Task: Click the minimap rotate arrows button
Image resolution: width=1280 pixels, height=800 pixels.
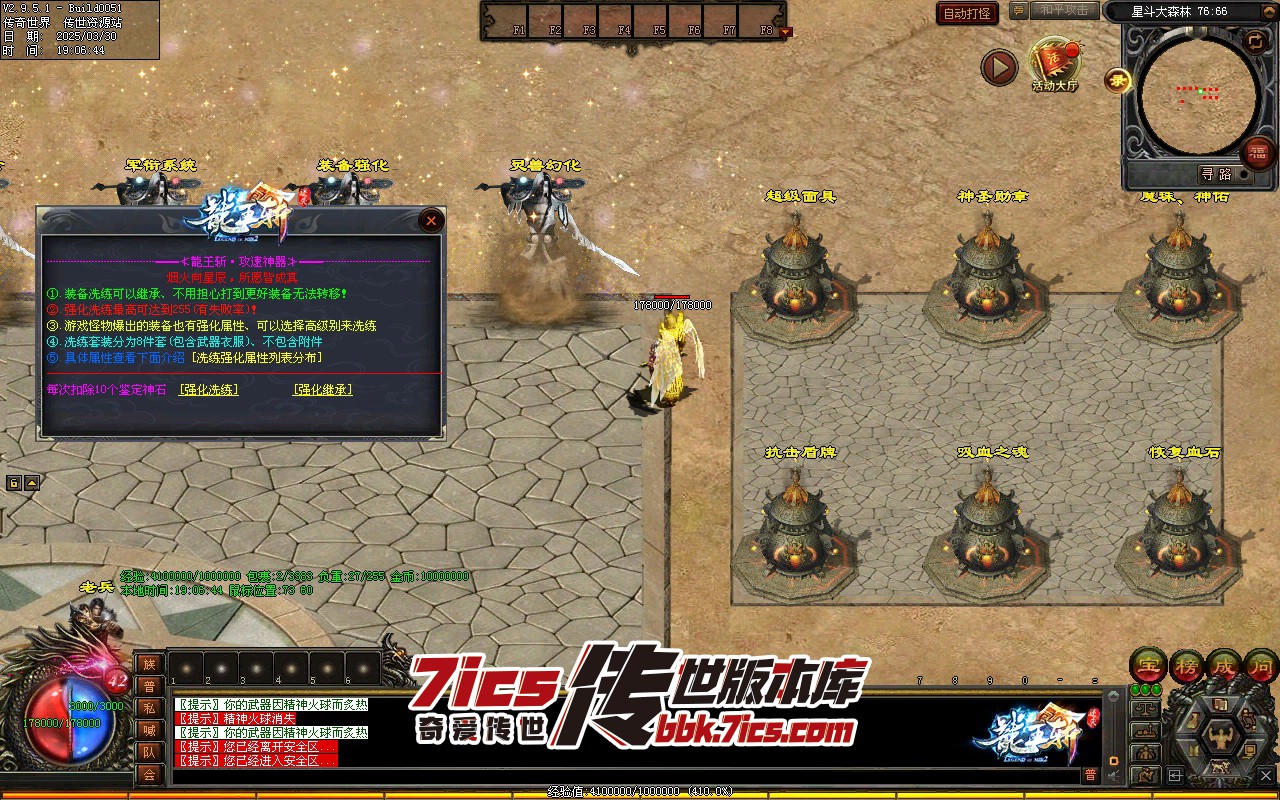Action: [x=1254, y=41]
